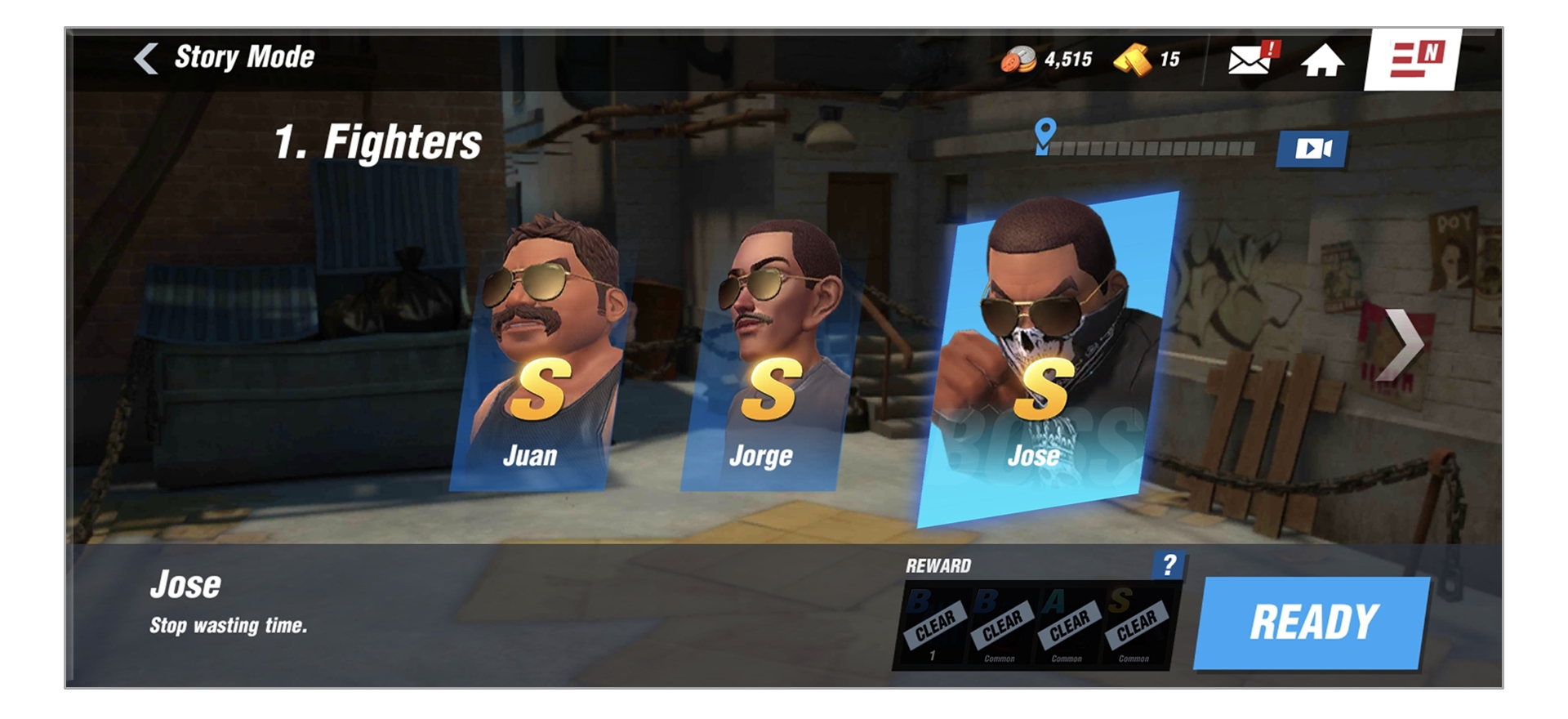Viewport: 1568px width, 719px height.
Task: Go back using the Story Mode arrow
Action: pos(145,58)
